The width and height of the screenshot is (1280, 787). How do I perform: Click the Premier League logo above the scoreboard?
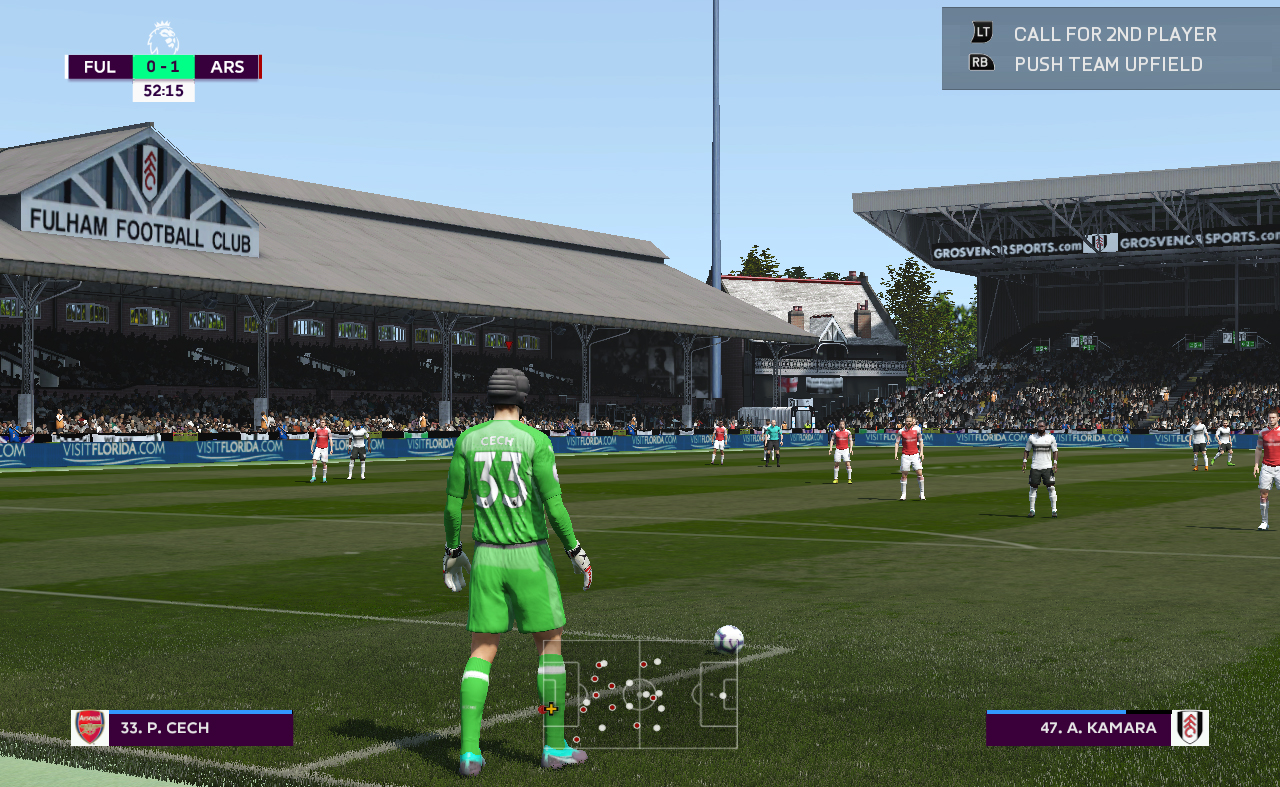click(x=163, y=39)
